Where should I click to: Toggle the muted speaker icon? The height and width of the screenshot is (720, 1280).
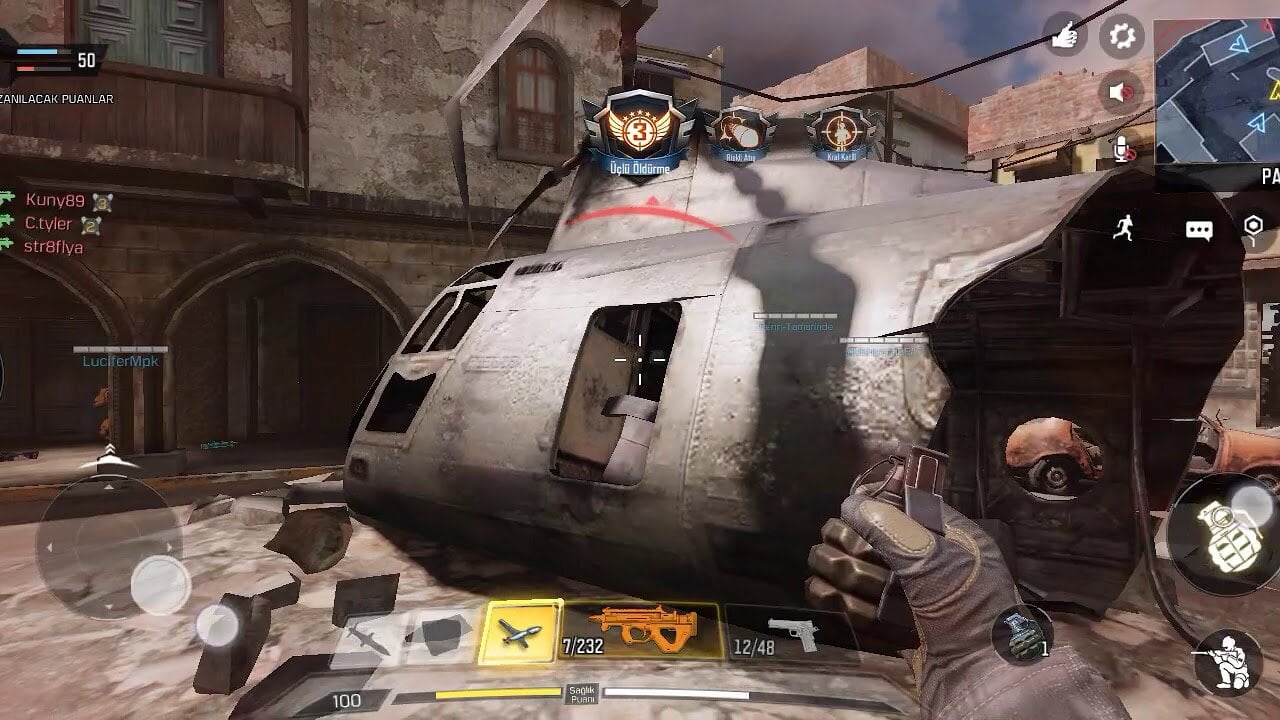1121,93
